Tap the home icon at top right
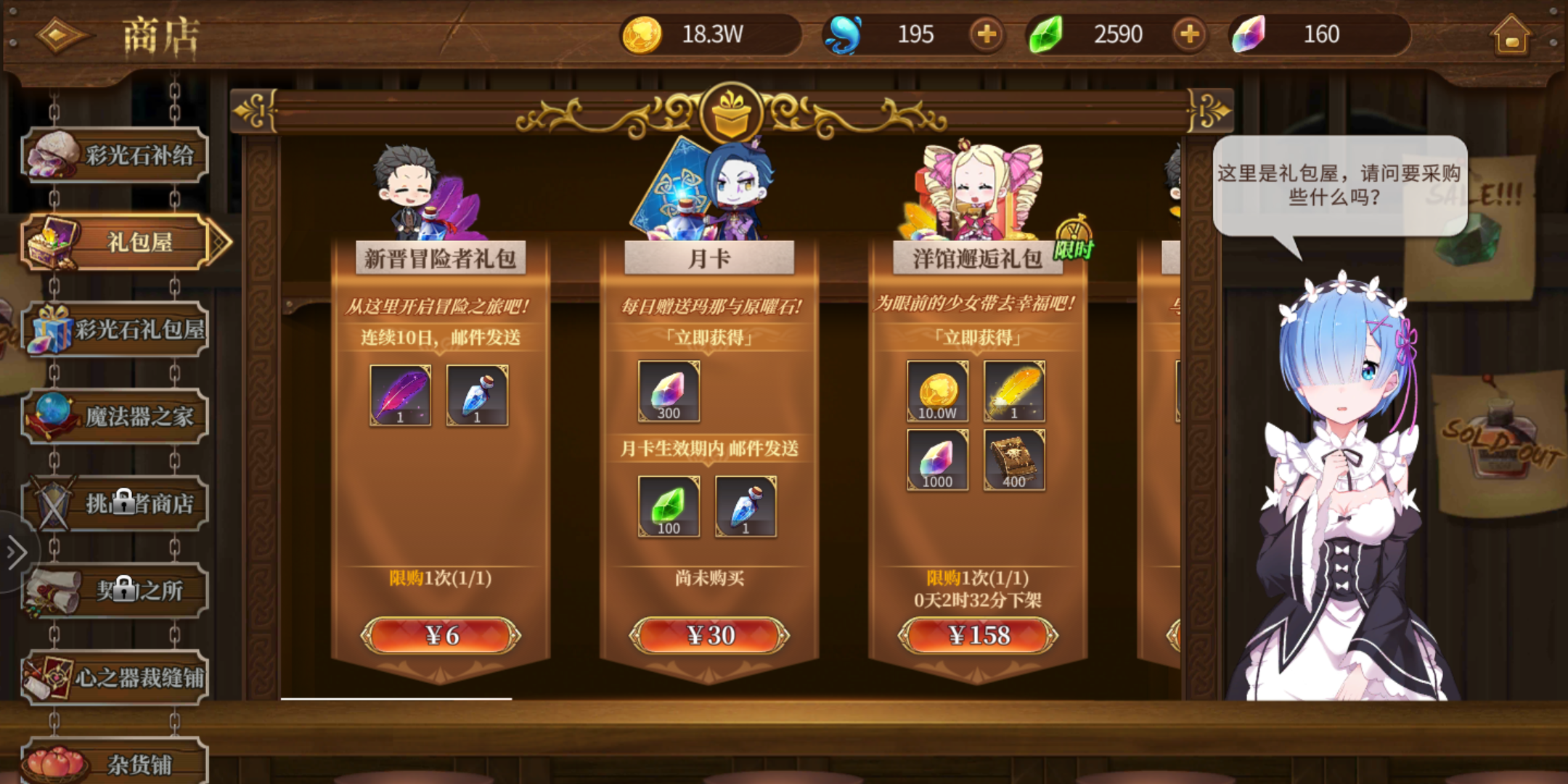 (1511, 34)
